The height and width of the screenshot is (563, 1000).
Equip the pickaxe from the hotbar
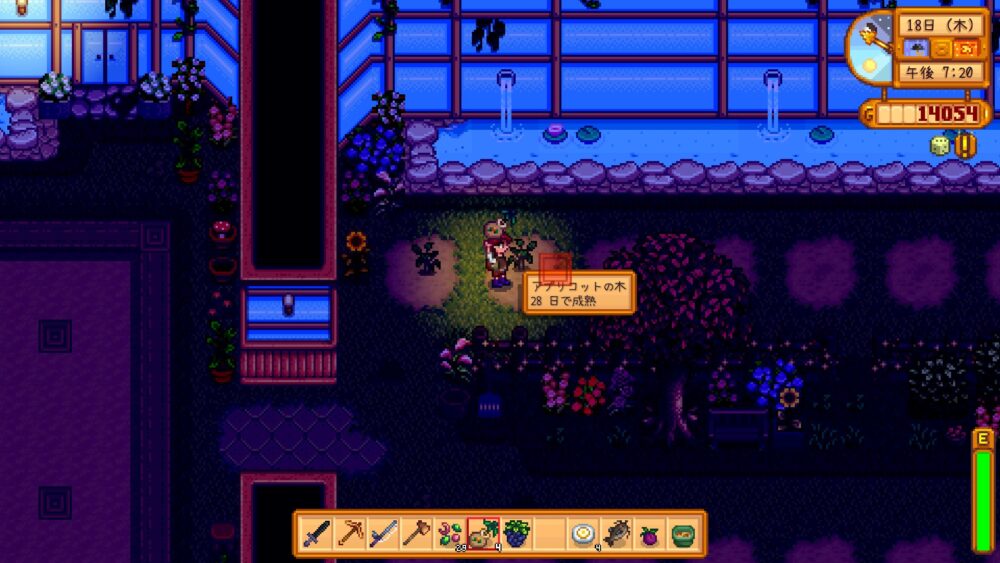pyautogui.click(x=351, y=534)
